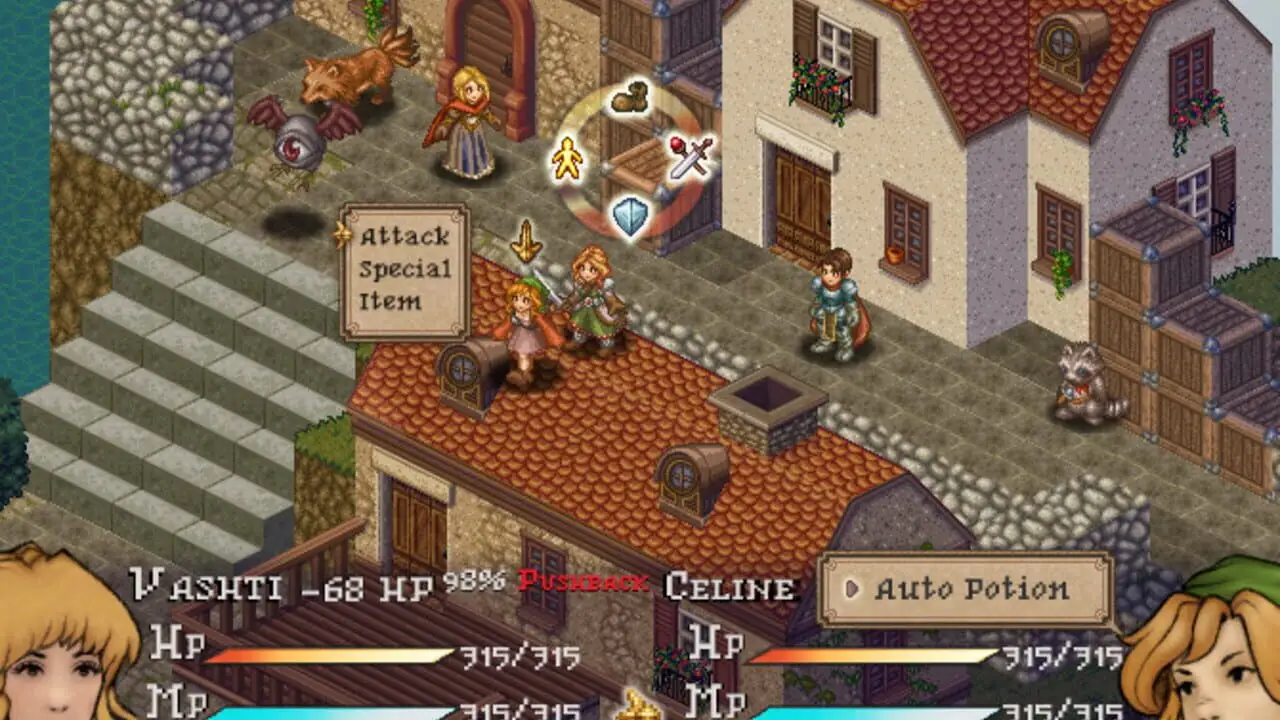Choose the blue shield defend icon

point(630,215)
